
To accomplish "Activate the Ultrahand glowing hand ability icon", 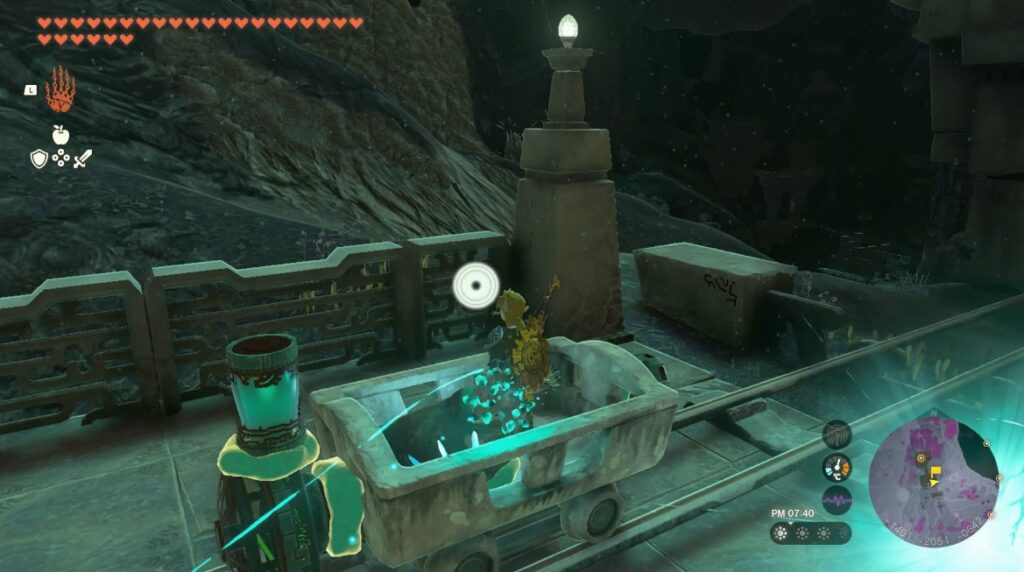I will [60, 91].
